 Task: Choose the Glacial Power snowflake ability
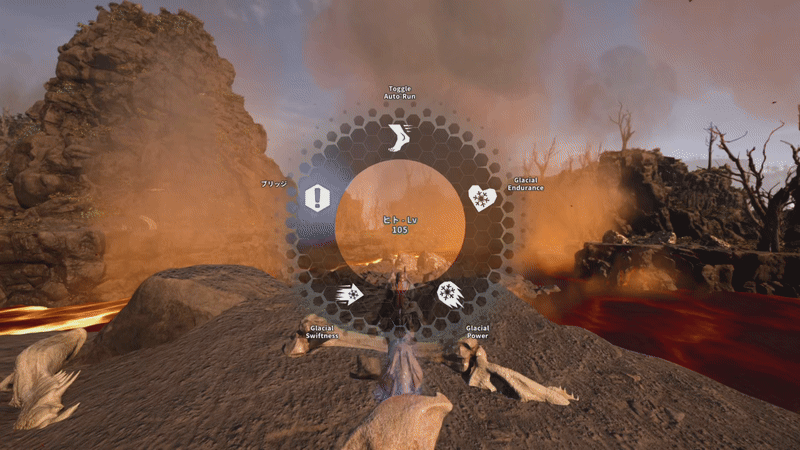(450, 294)
